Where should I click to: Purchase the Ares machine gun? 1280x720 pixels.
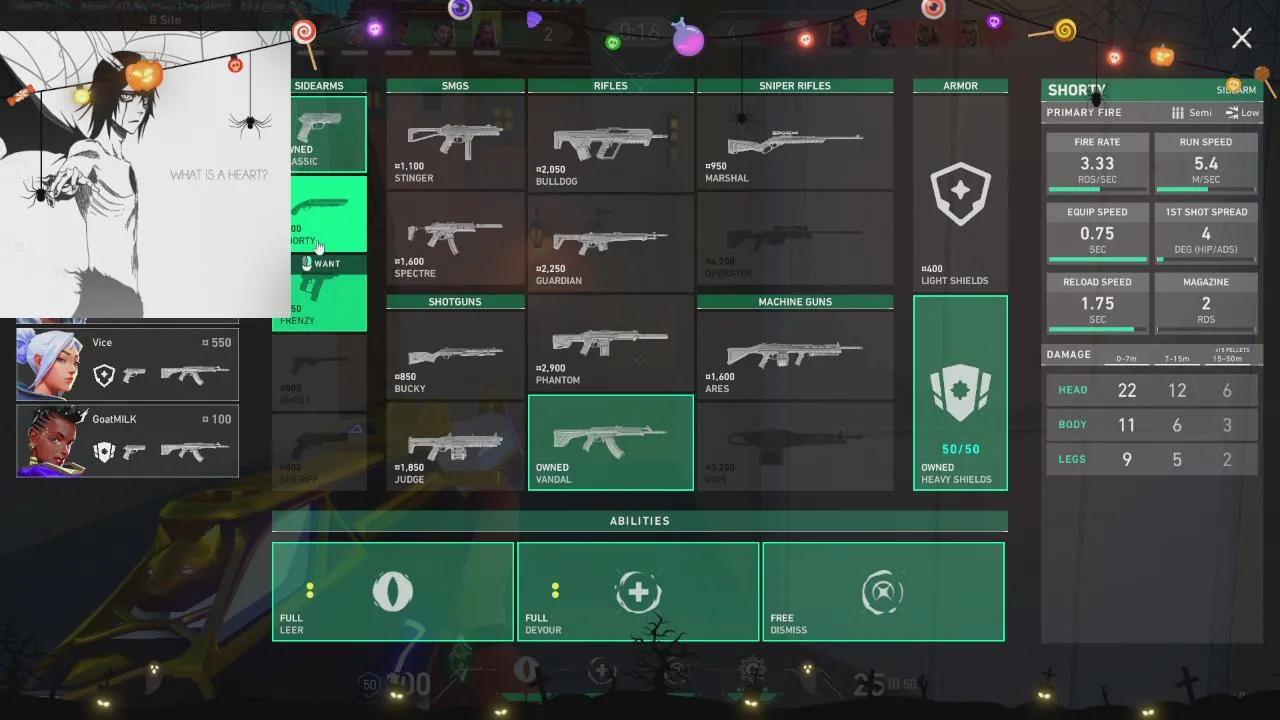click(795, 355)
